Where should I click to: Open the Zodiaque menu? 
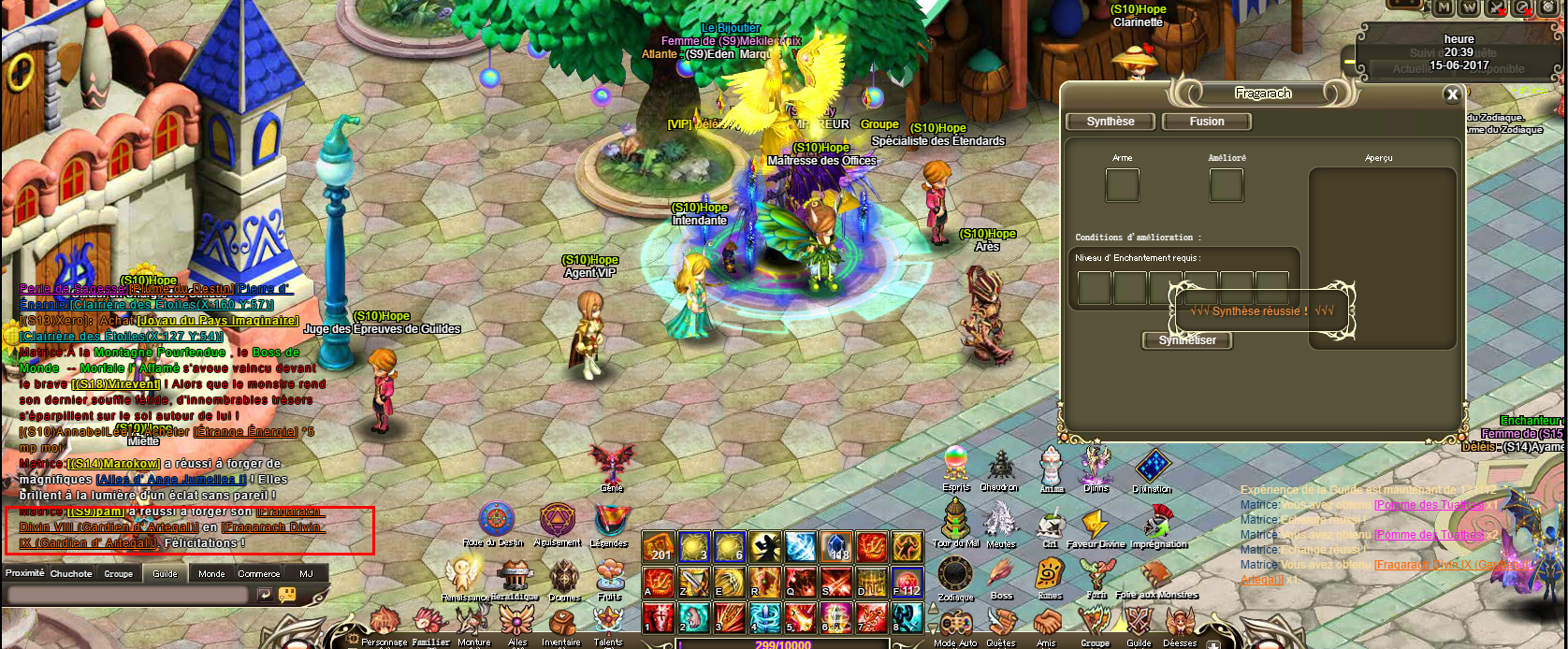955,574
